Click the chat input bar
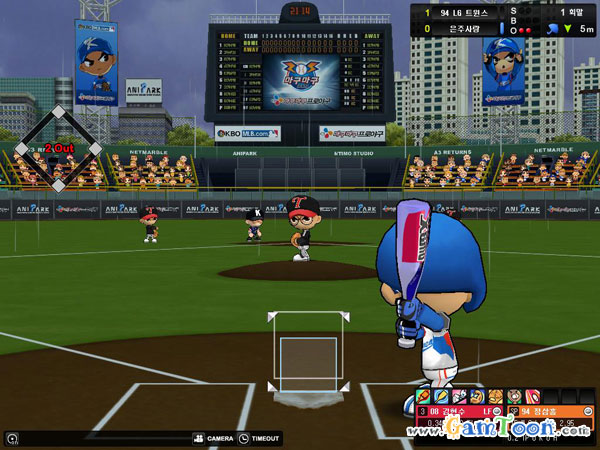 click(100, 438)
